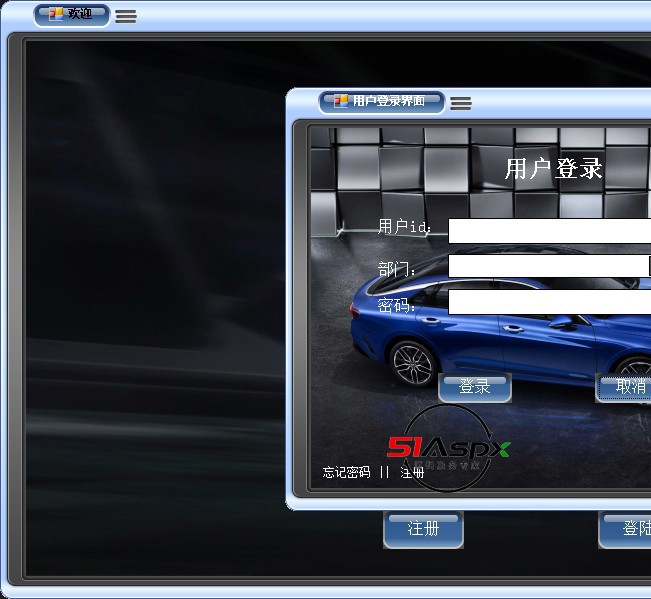Image resolution: width=651 pixels, height=599 pixels.
Task: Open the menu icon next to 欢迎
Action: coord(126,16)
